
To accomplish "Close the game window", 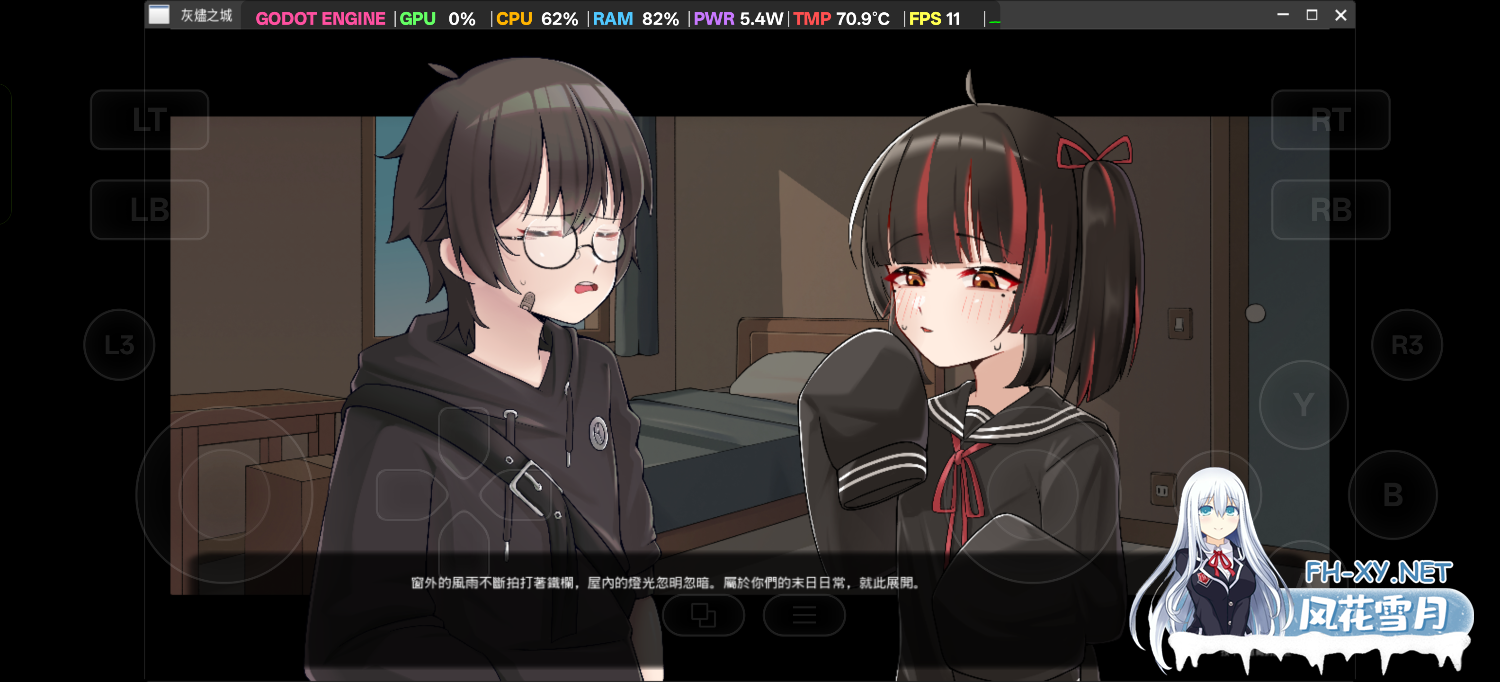I will 1341,15.
